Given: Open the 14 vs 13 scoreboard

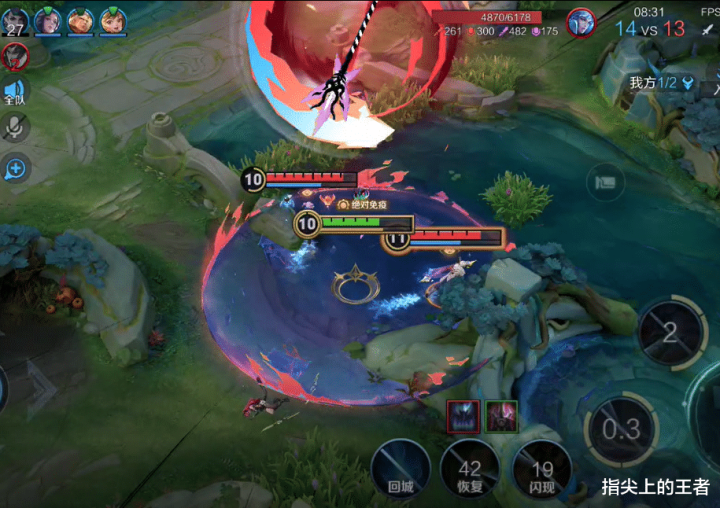Looking at the screenshot, I should (650, 29).
